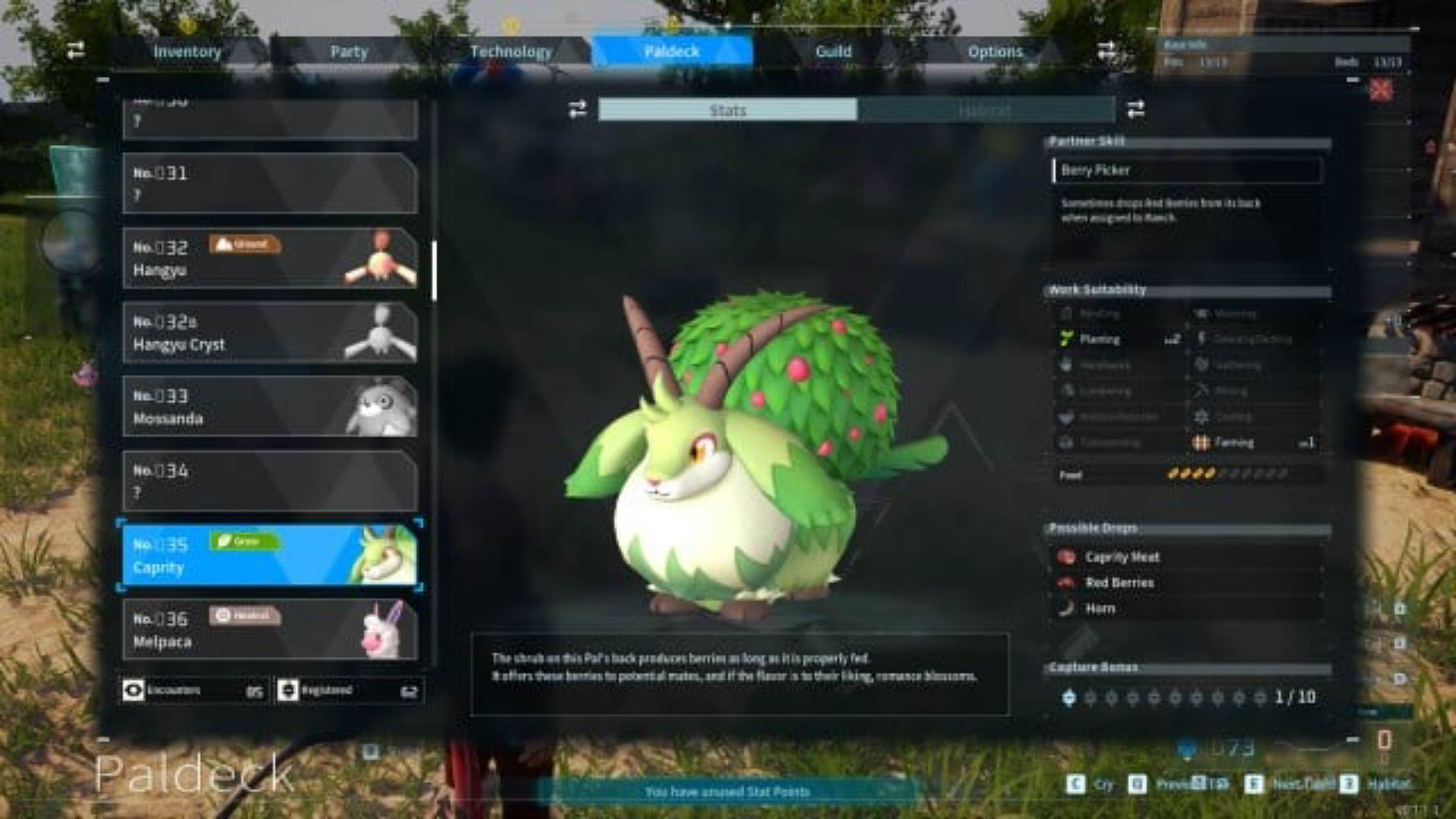
Task: Switch to the Habitat sub-tab
Action: [x=984, y=110]
